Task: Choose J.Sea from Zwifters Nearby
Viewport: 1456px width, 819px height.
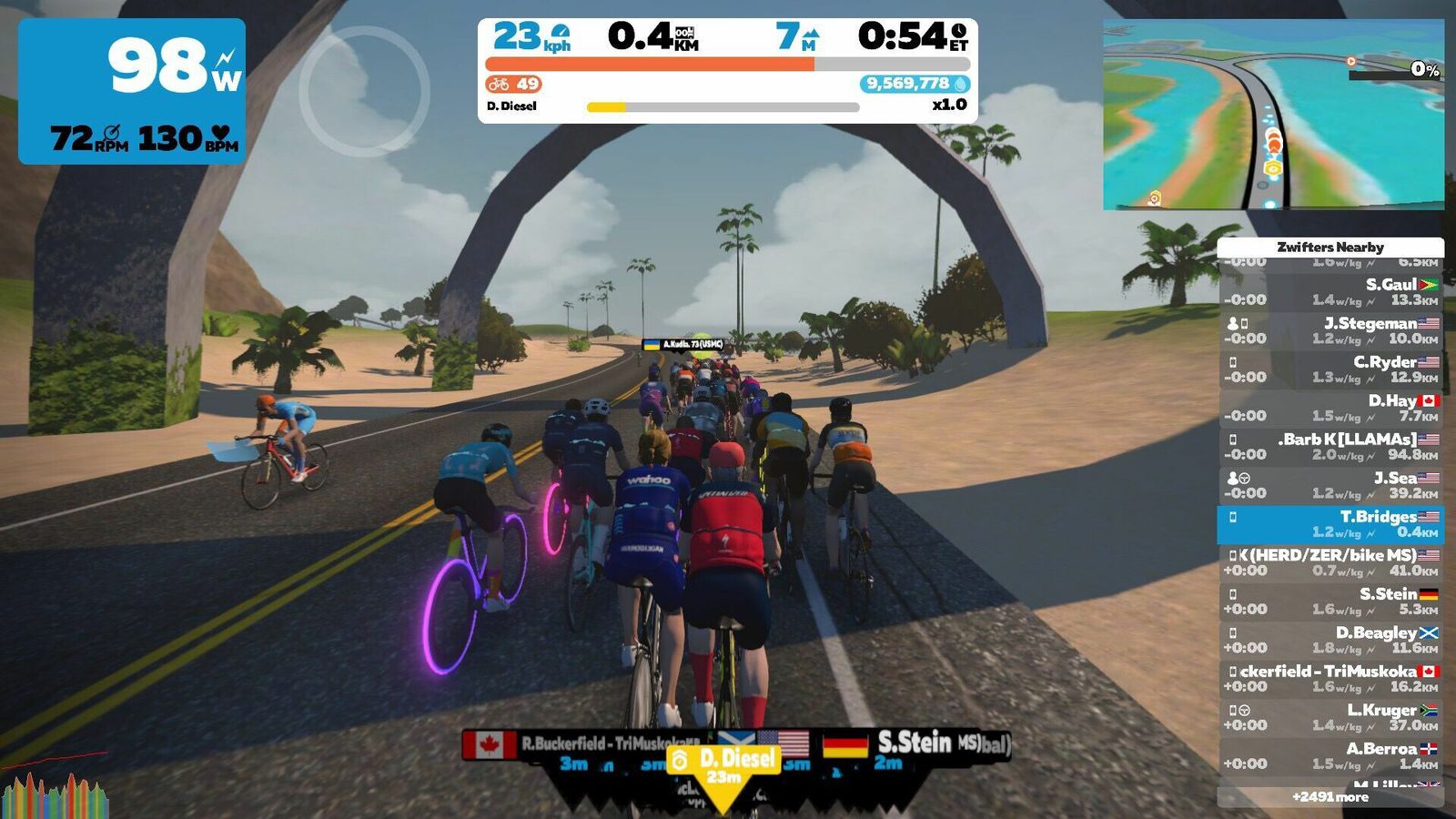Action: point(1330,485)
